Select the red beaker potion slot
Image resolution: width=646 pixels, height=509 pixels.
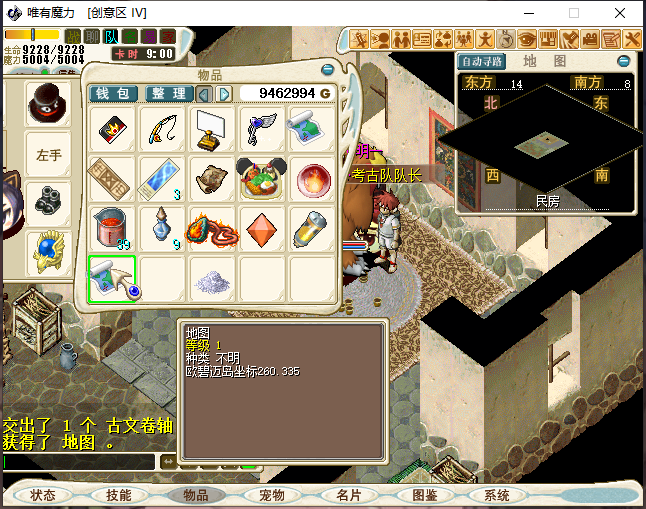coord(111,227)
